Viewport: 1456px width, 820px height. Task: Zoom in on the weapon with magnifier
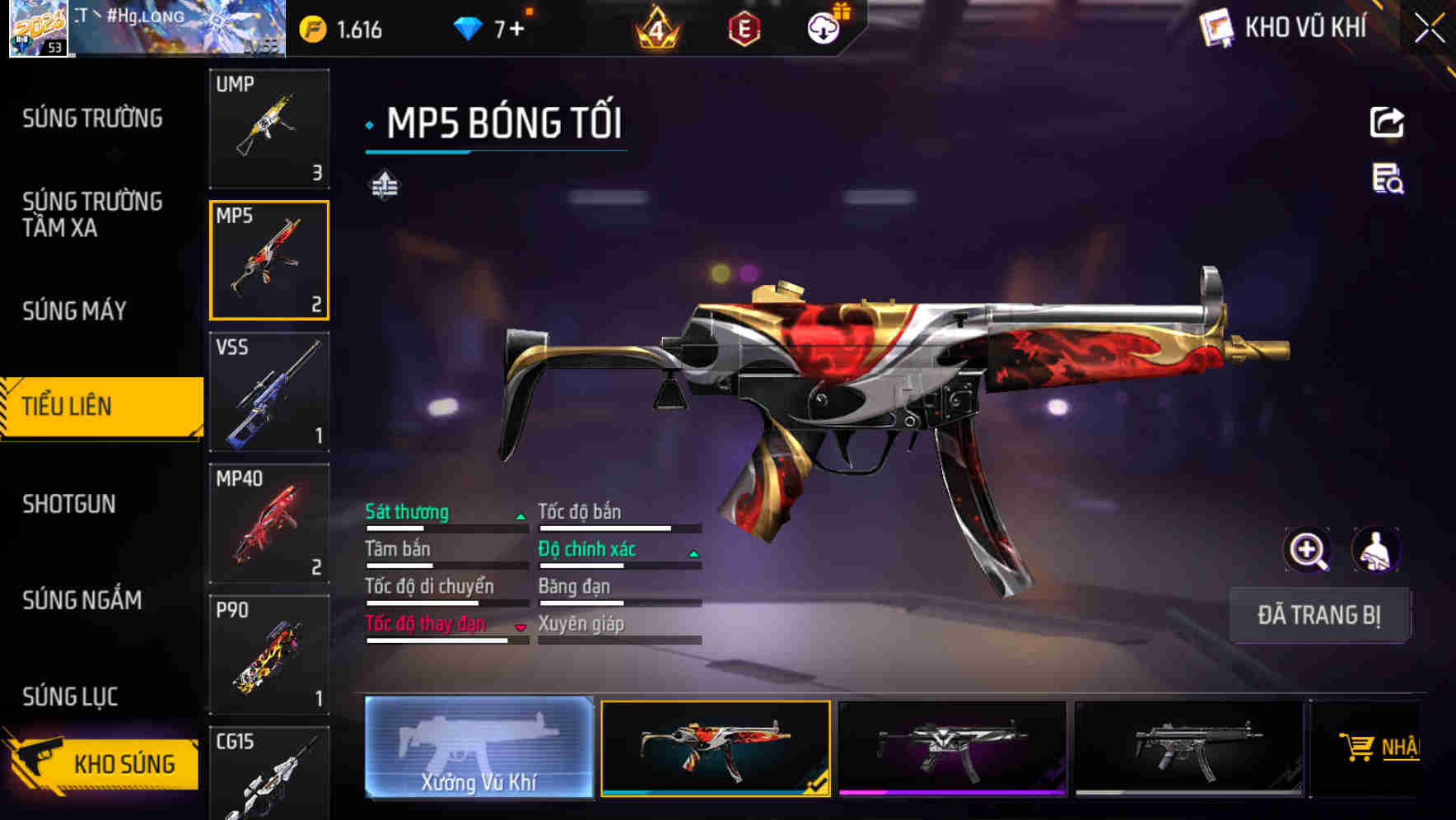[x=1307, y=550]
